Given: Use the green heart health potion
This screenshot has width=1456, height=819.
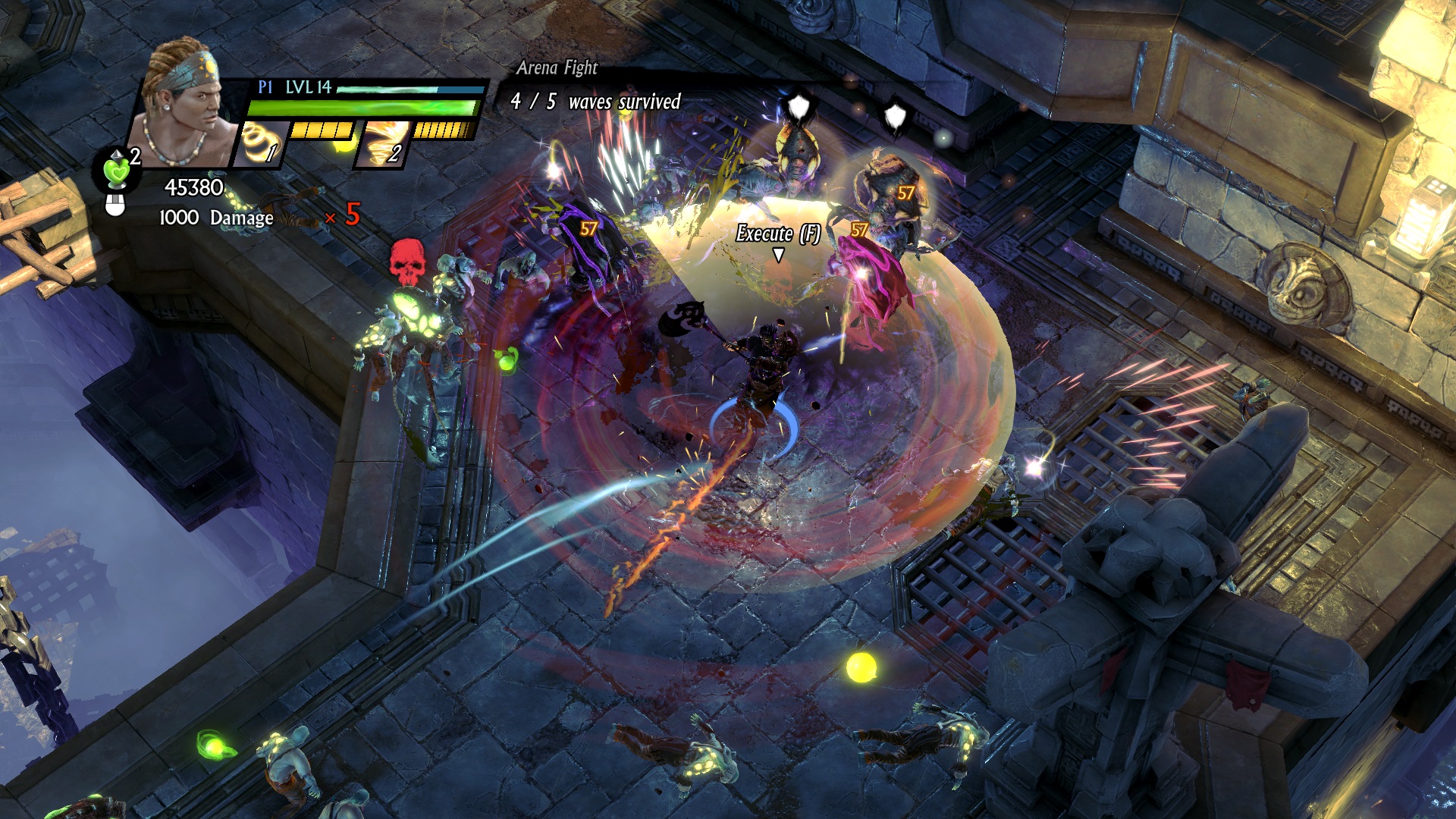Looking at the screenshot, I should tap(118, 171).
